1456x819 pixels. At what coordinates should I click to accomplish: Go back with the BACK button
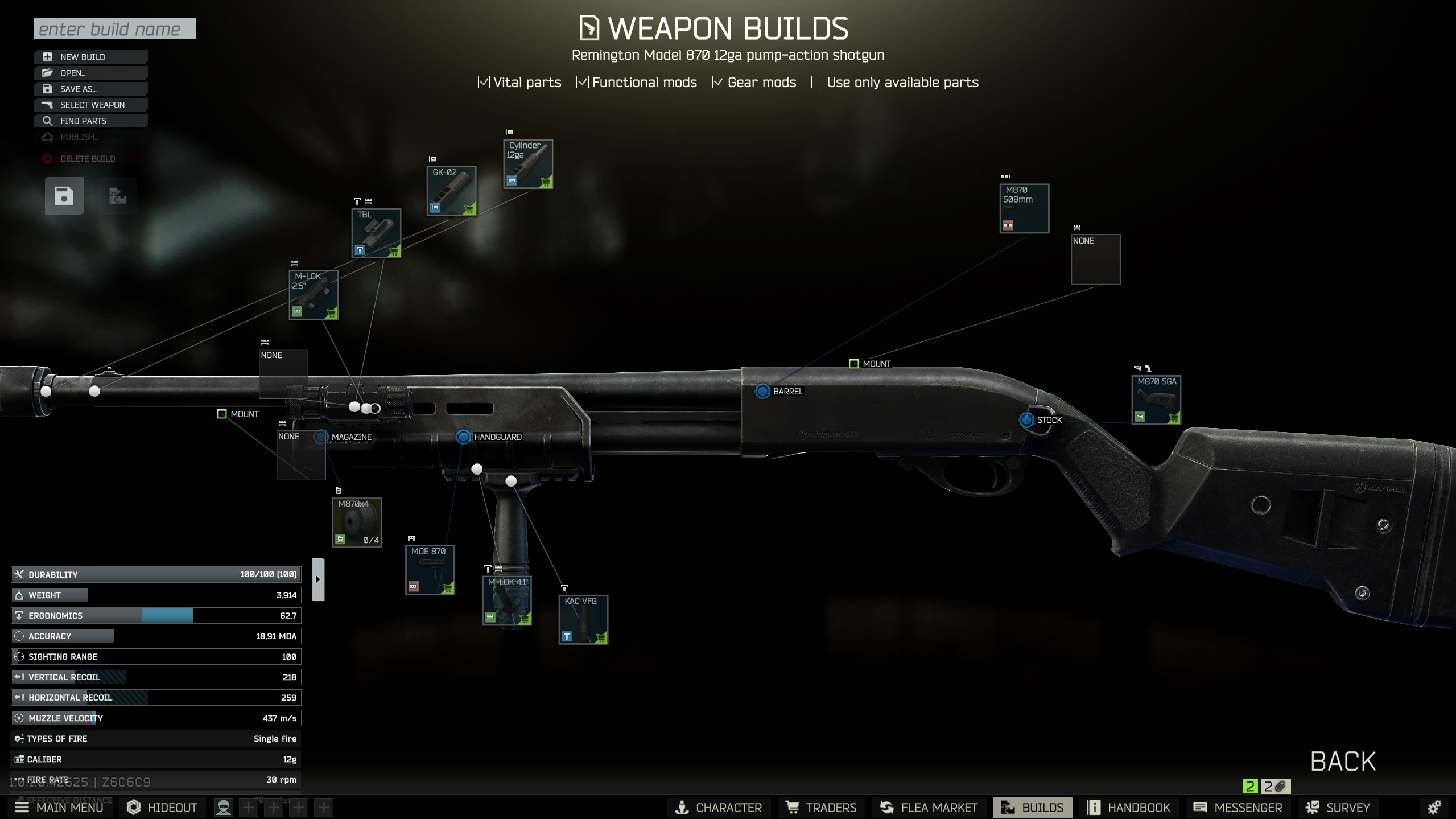[1343, 761]
